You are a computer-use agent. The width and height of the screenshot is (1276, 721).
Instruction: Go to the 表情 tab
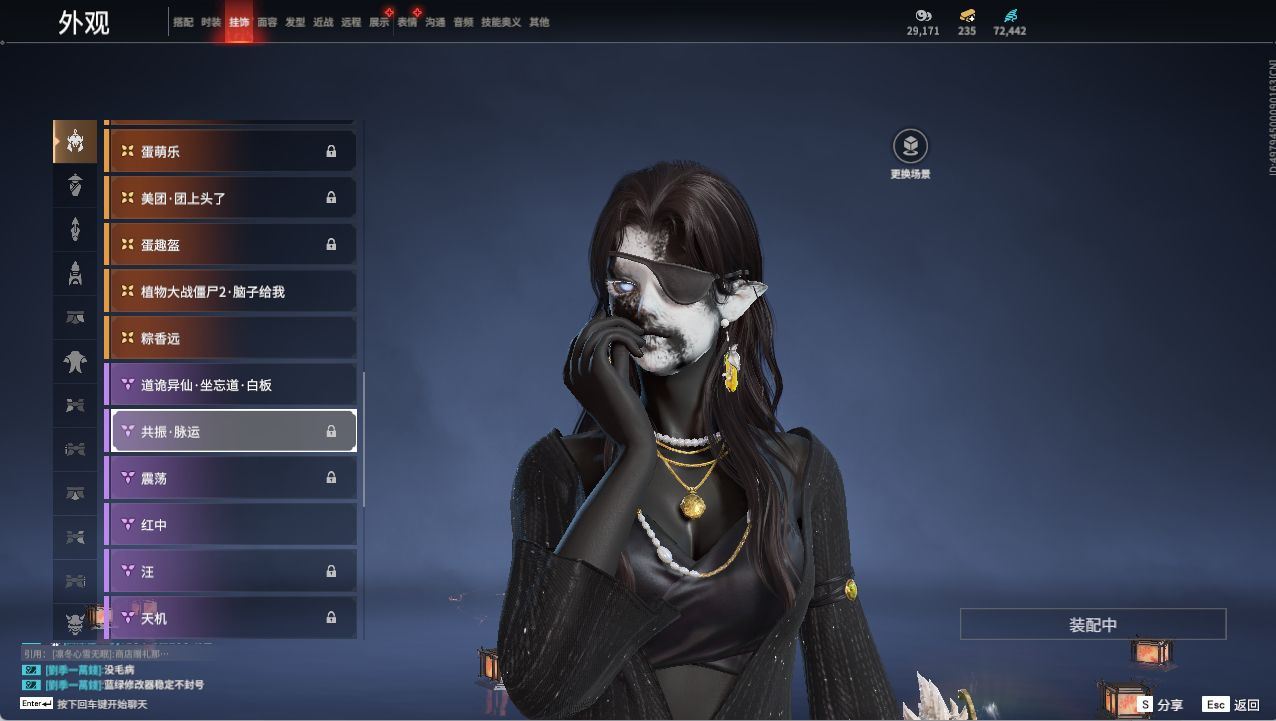407,22
